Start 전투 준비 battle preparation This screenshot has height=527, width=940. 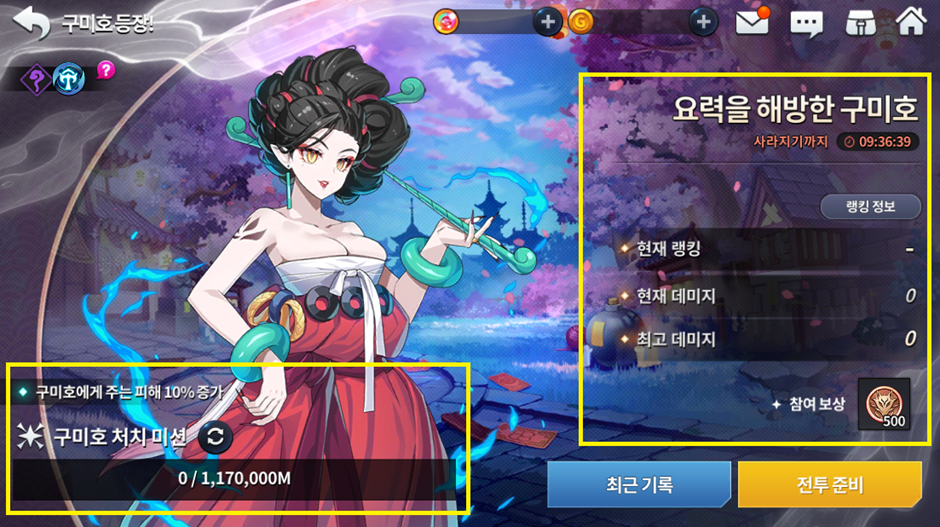click(x=829, y=485)
